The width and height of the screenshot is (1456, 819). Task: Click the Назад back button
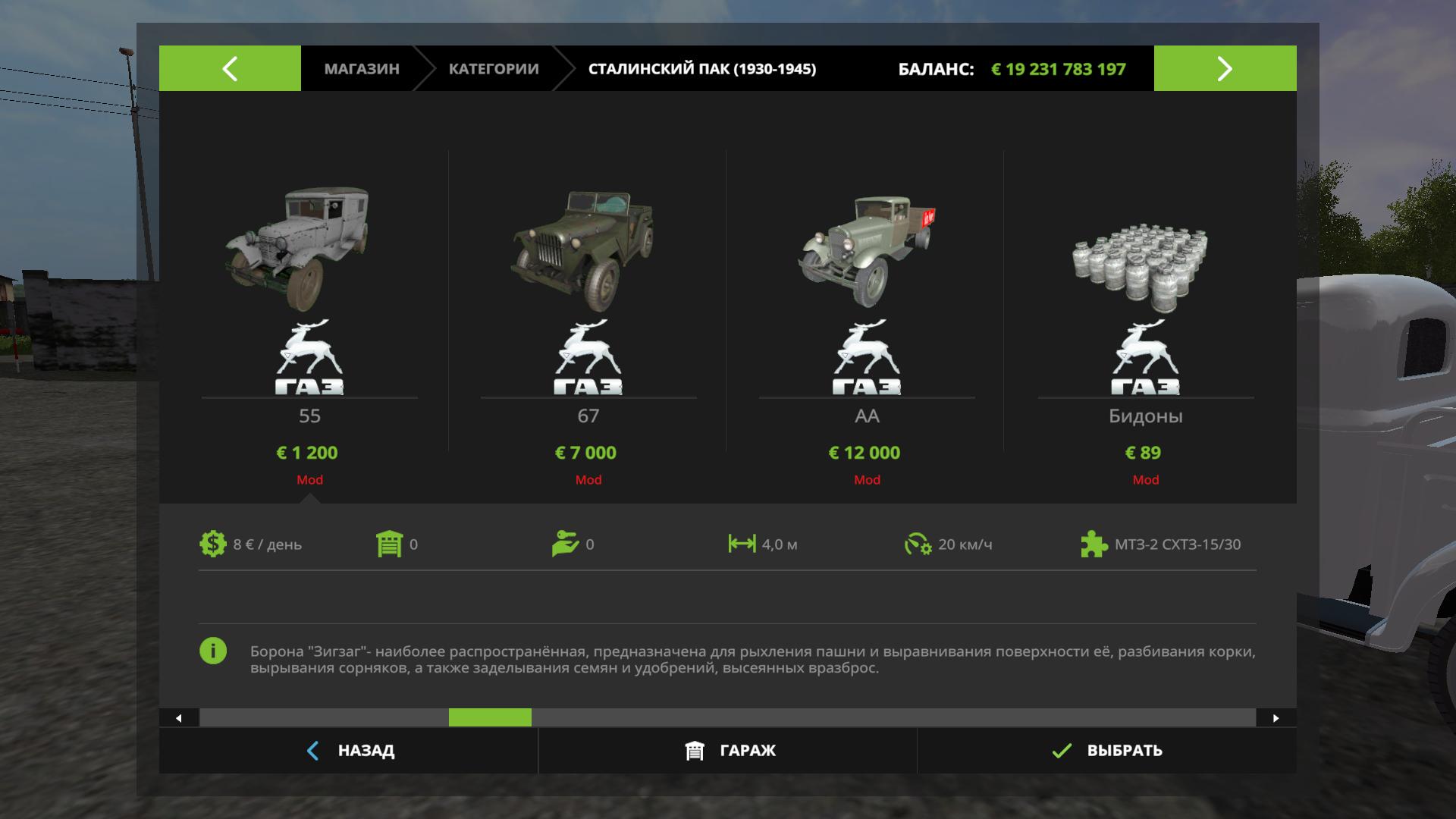[350, 751]
